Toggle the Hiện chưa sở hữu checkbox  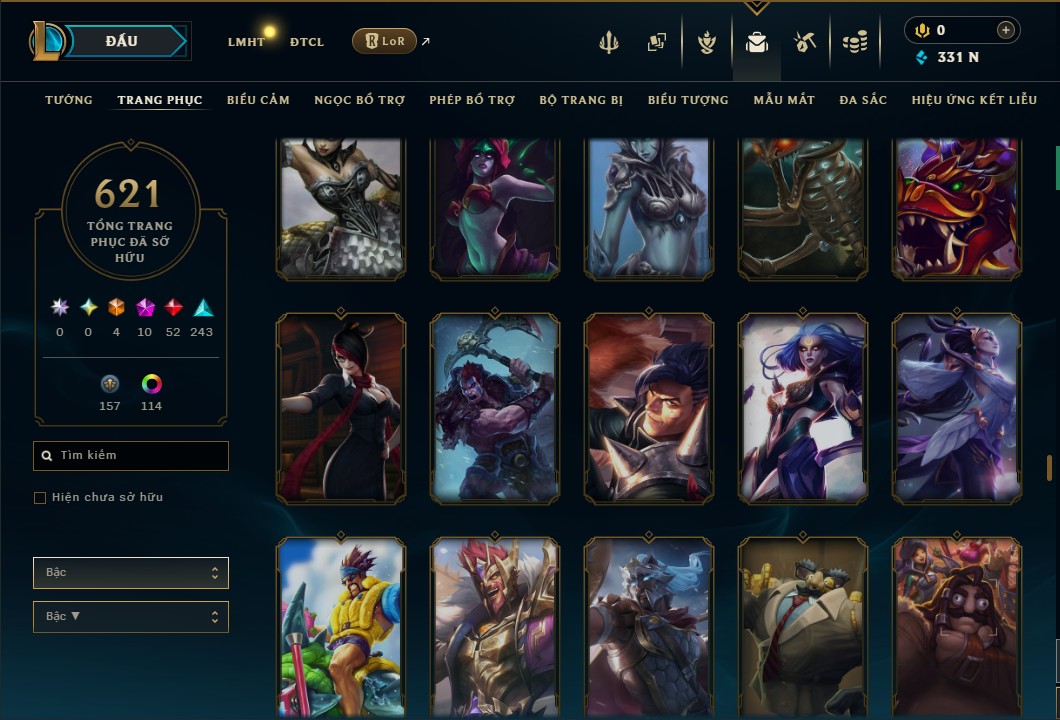click(x=40, y=498)
